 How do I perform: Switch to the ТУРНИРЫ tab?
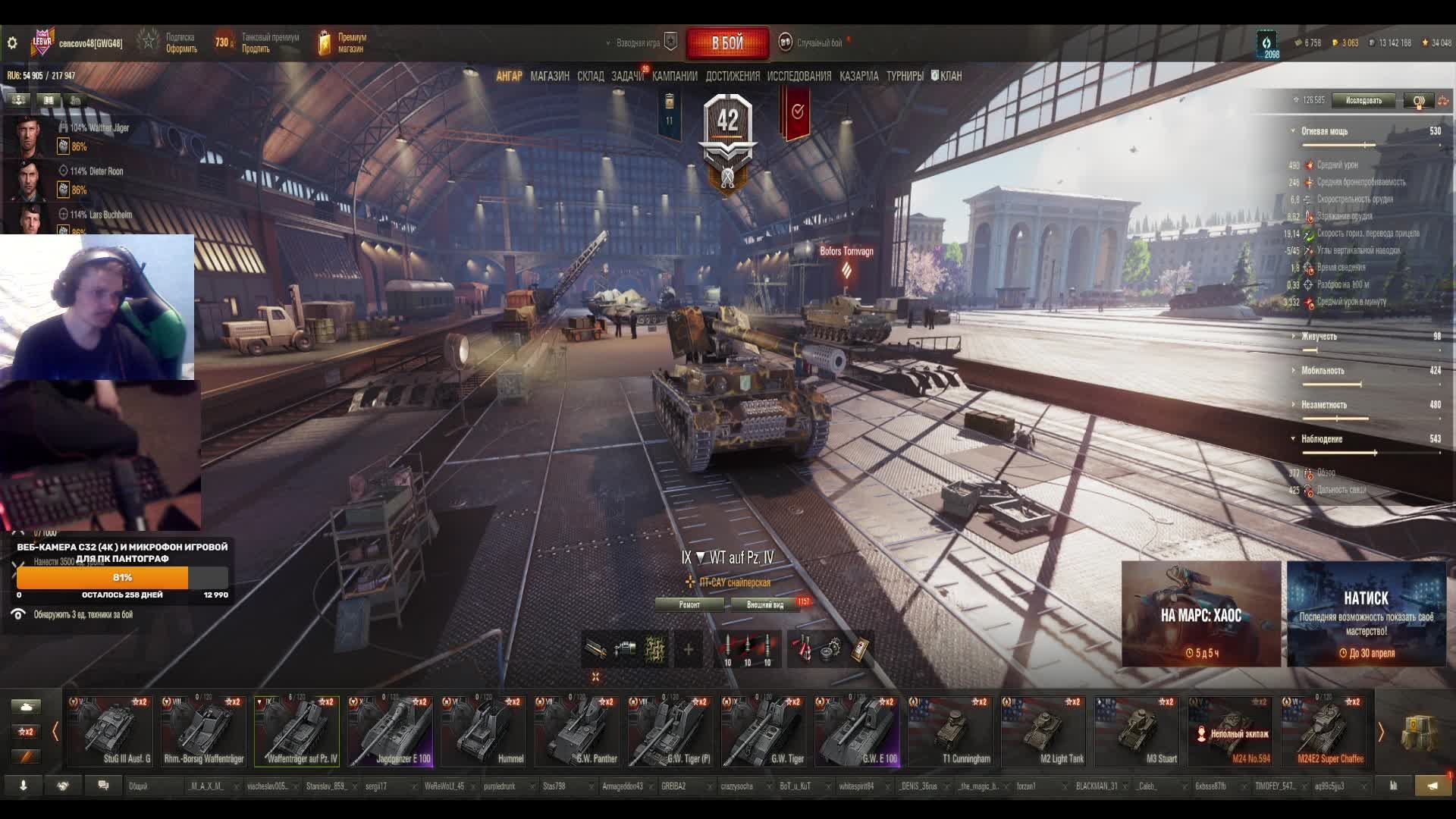pos(905,76)
